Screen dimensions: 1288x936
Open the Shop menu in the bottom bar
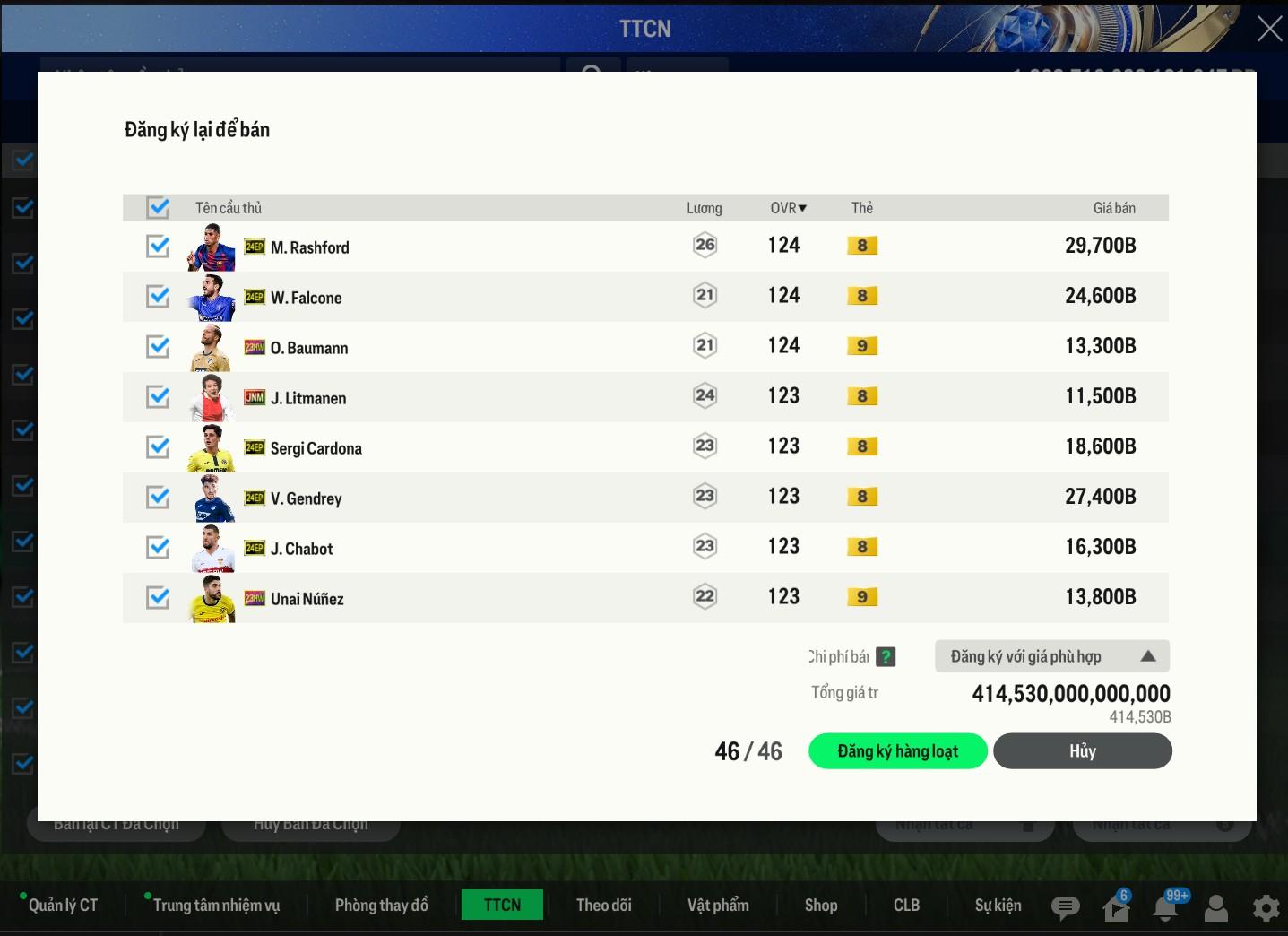click(x=820, y=906)
